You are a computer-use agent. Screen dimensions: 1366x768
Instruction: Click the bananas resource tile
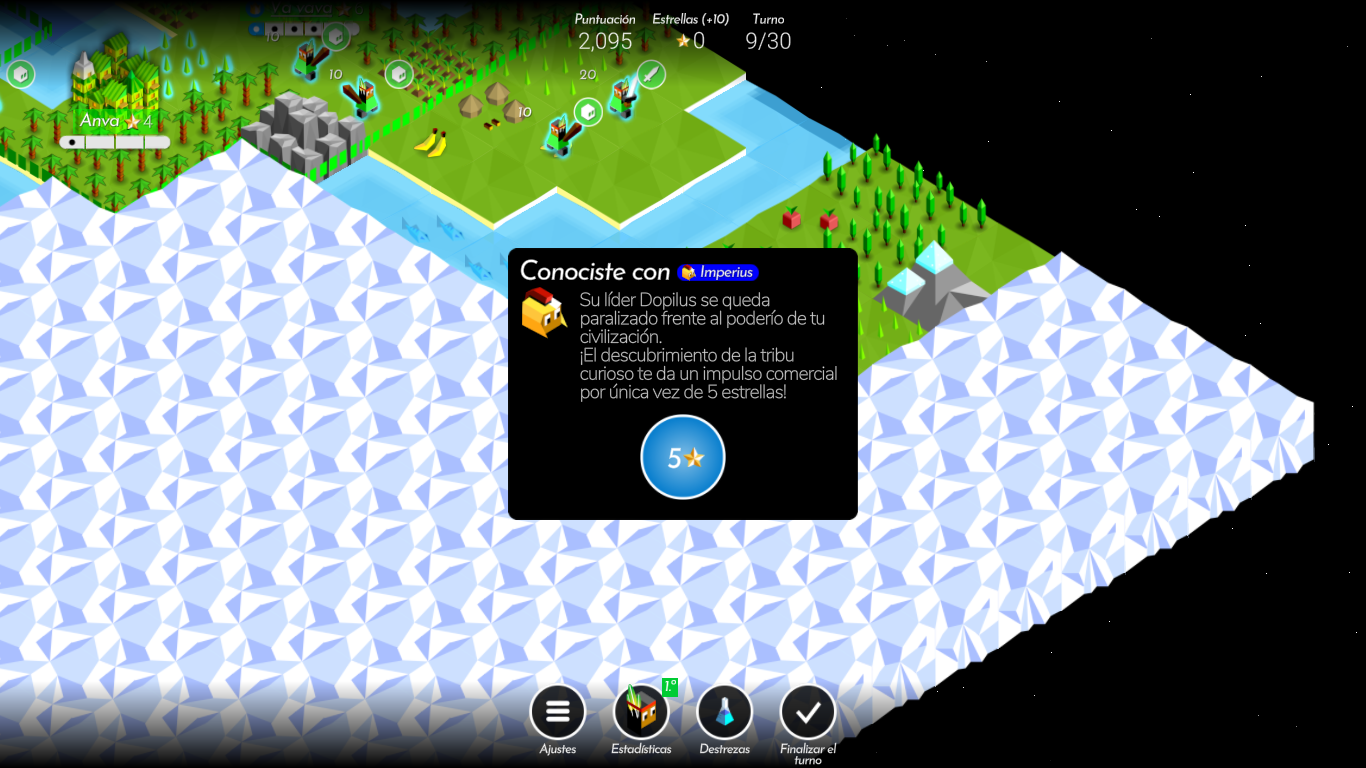point(431,142)
